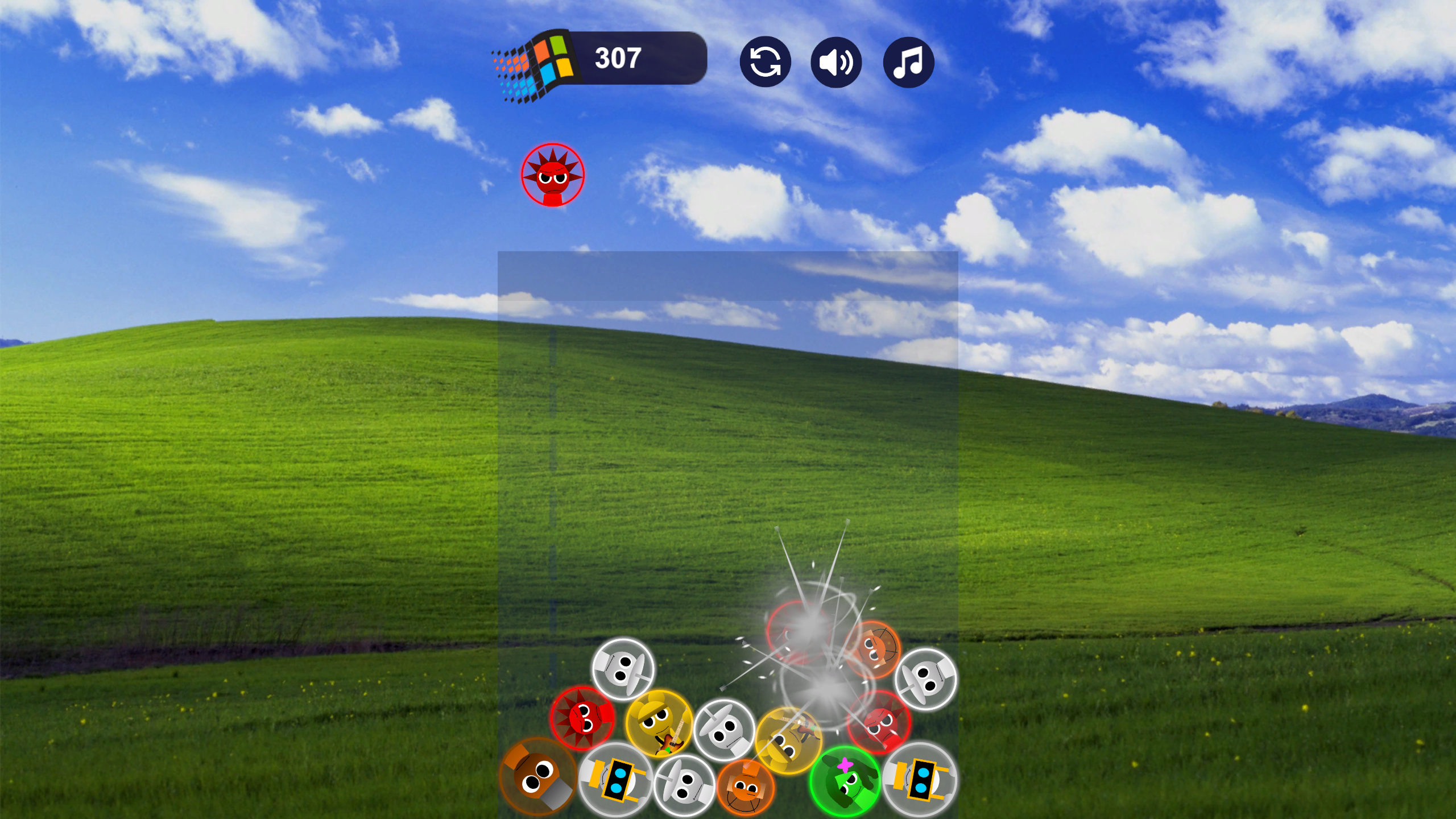Click the restart game icon
The image size is (1456, 819).
coord(765,63)
